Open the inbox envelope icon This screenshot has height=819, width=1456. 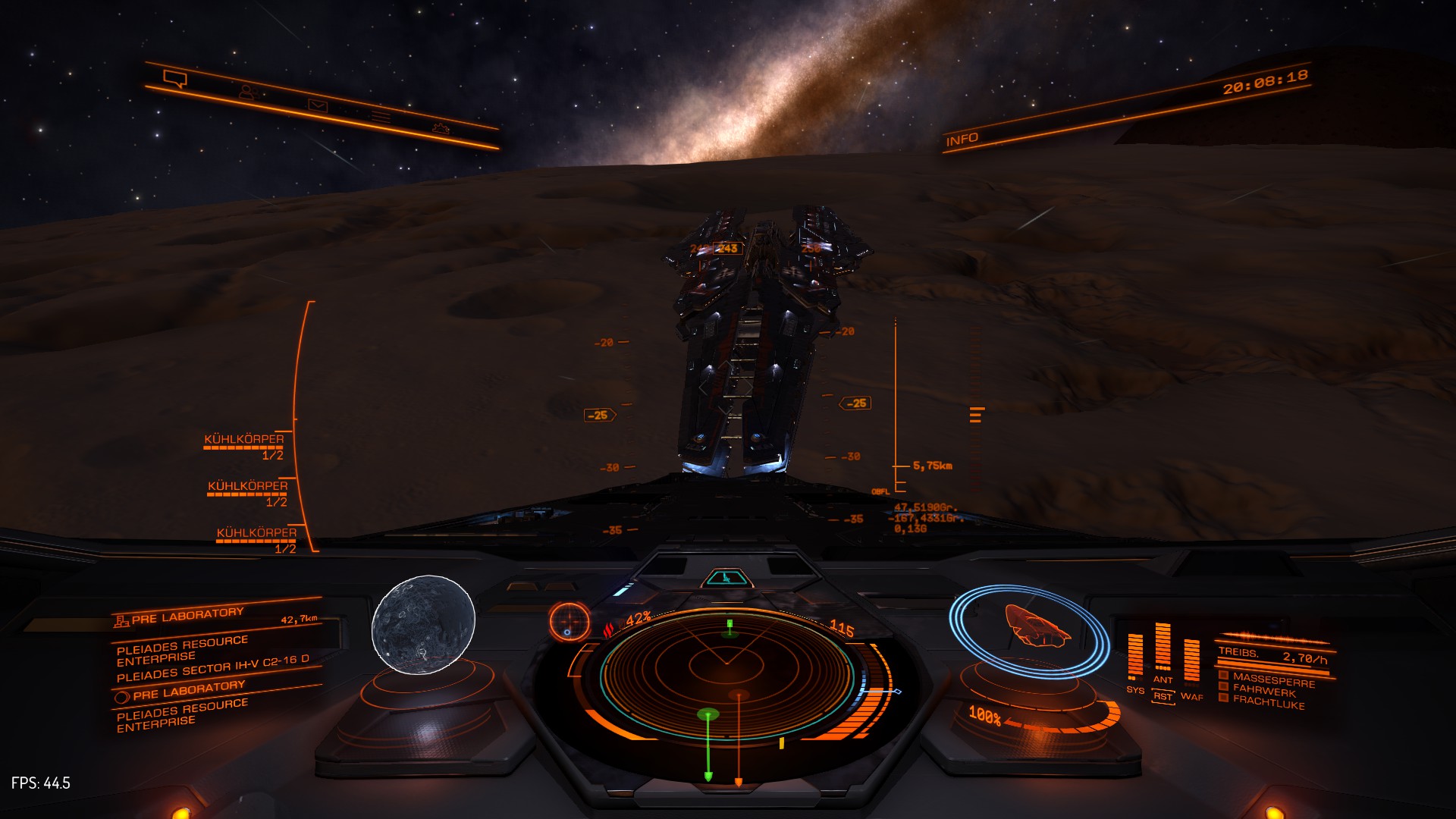click(318, 105)
